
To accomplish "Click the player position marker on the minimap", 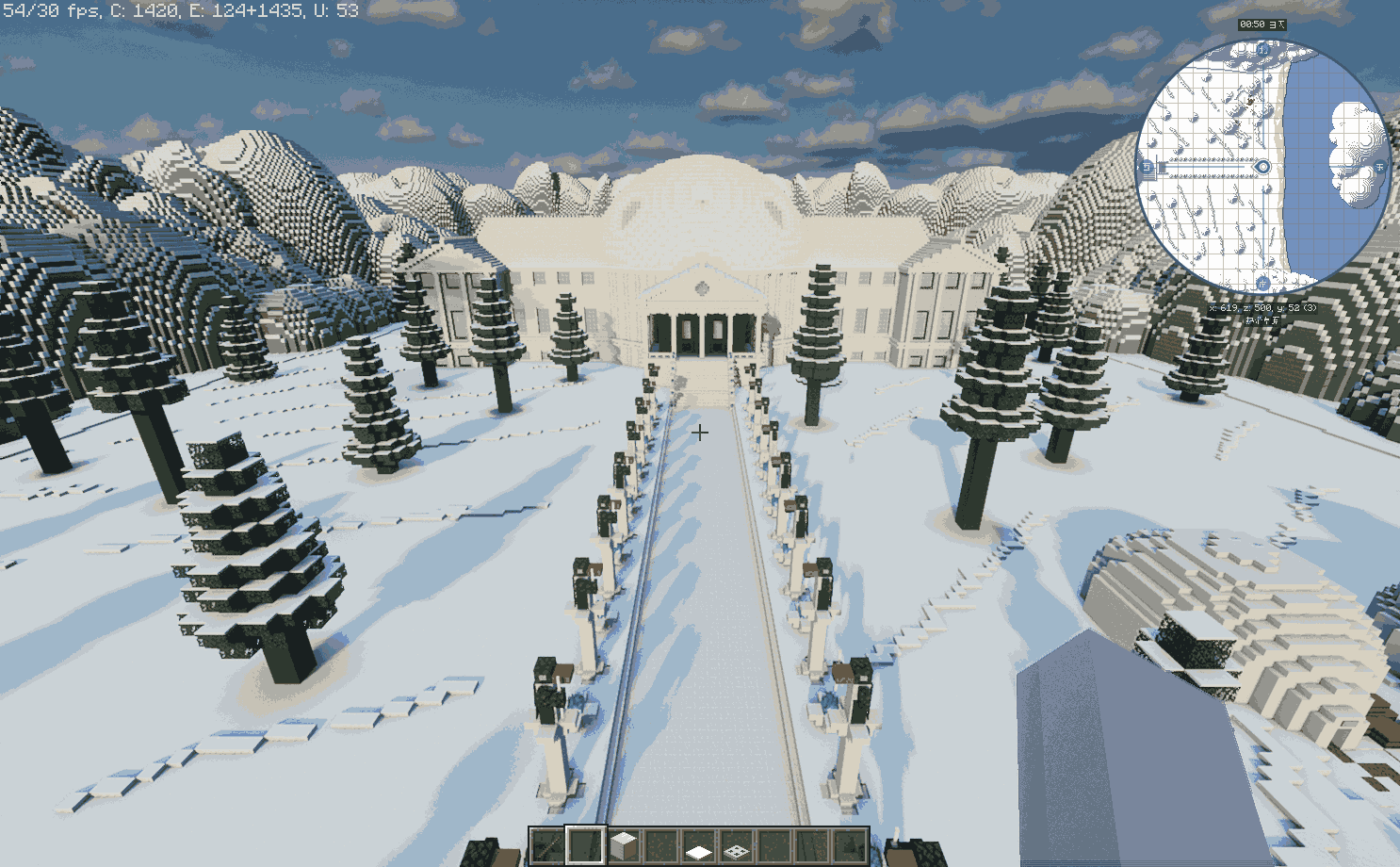I will 1263,167.
